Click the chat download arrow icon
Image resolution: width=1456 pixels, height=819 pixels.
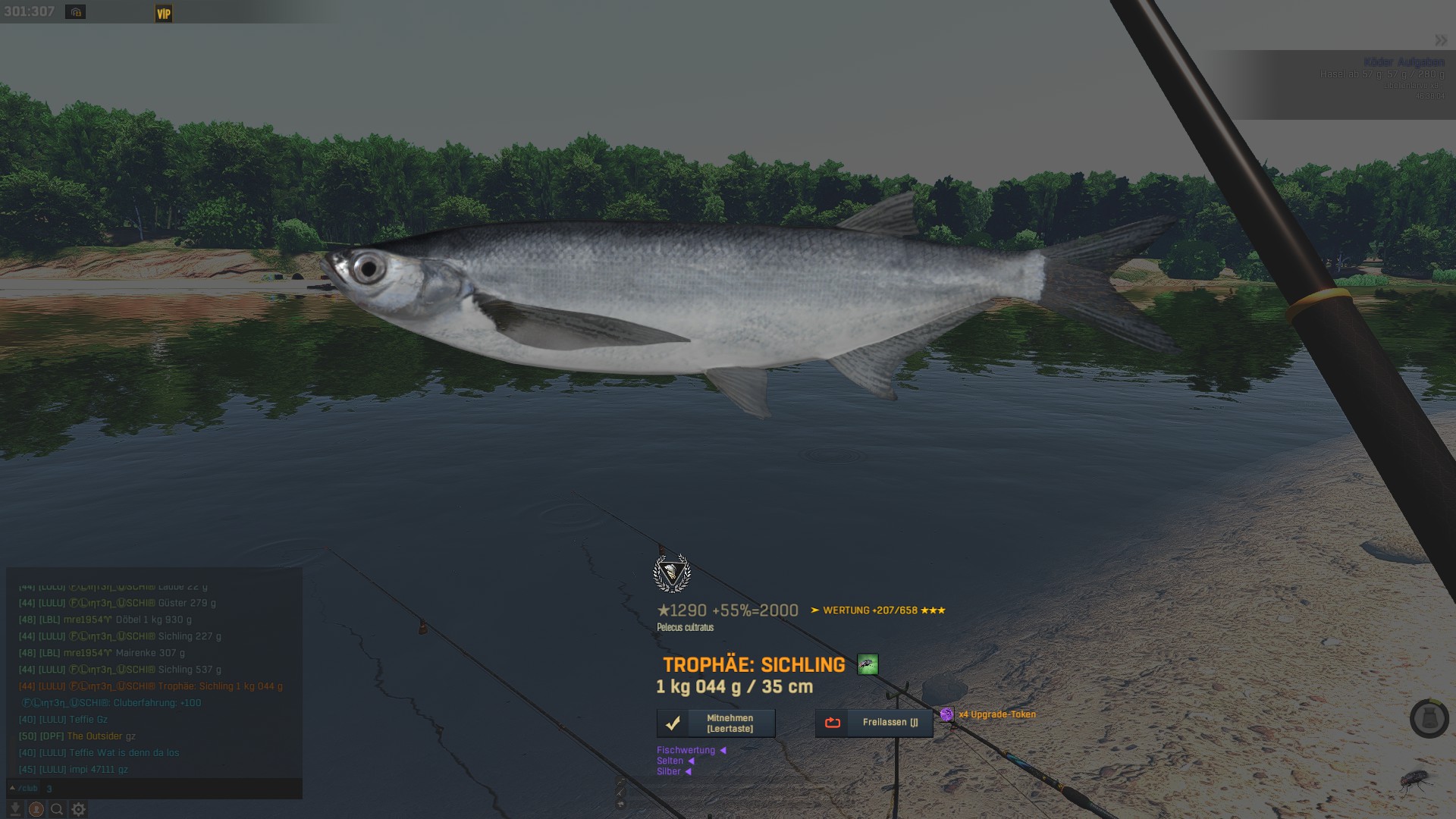tap(14, 809)
